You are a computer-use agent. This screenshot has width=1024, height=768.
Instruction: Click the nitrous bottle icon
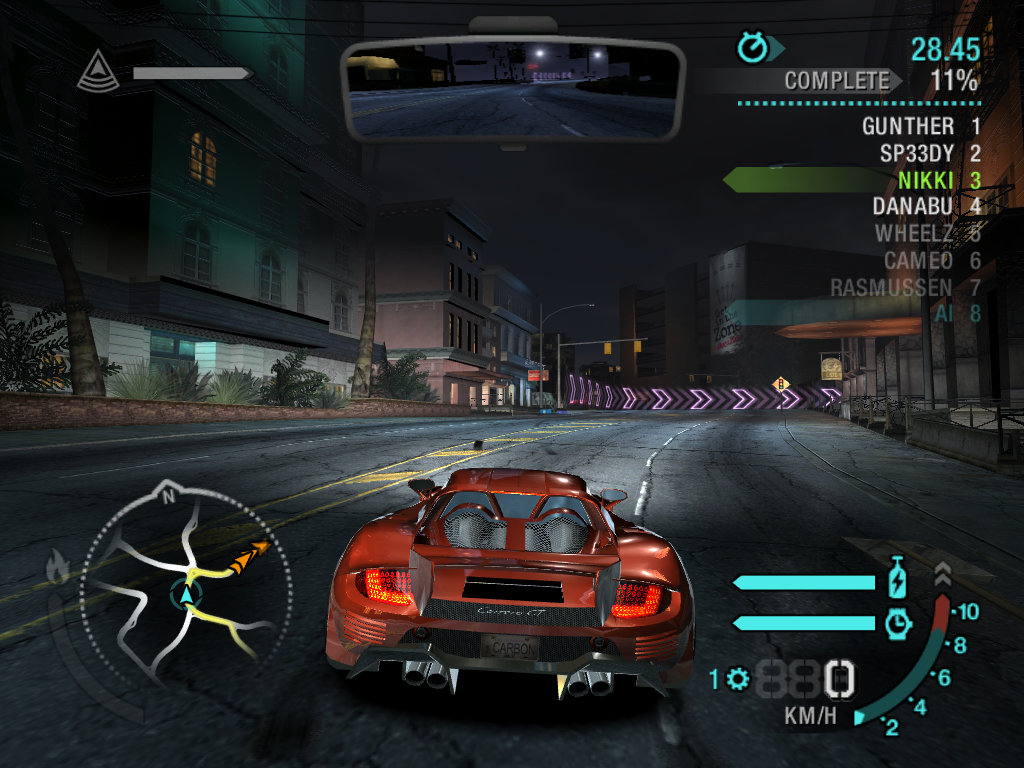click(x=897, y=581)
